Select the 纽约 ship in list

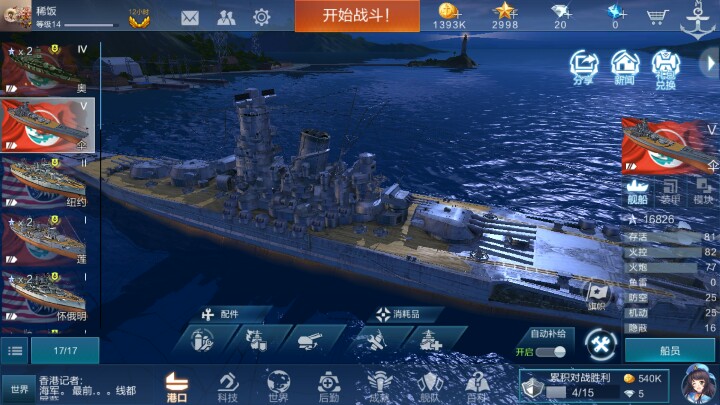[48, 181]
